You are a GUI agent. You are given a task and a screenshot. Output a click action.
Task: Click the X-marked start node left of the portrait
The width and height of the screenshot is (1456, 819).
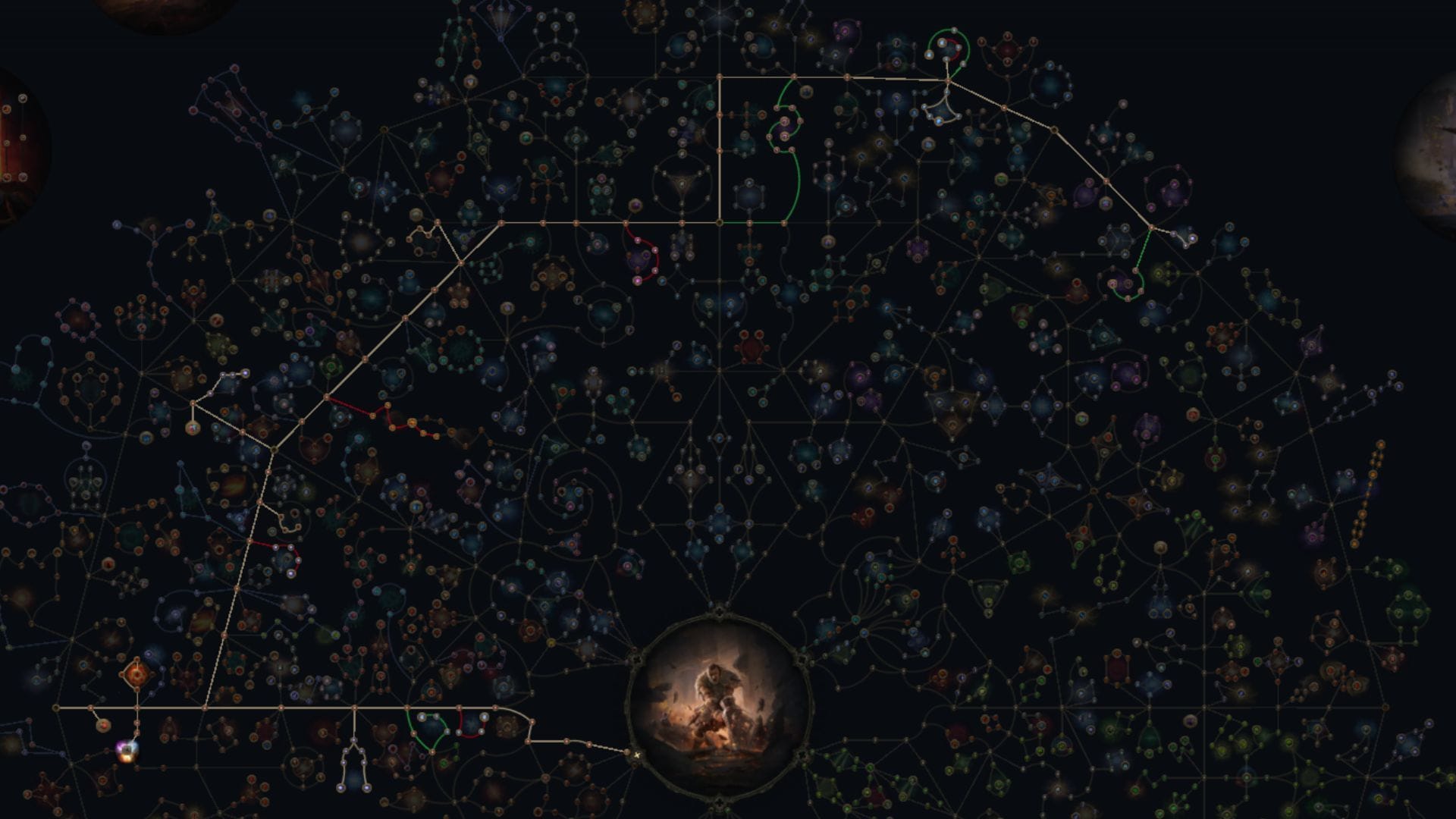(637, 755)
